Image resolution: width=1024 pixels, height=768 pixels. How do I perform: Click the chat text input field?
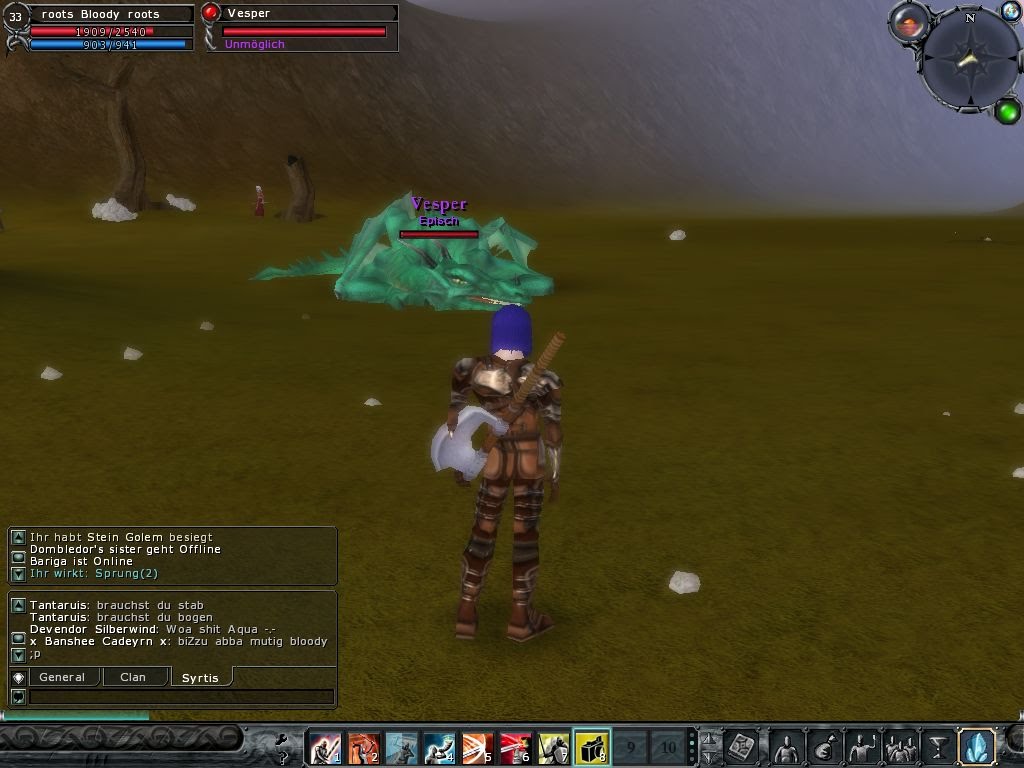coord(181,697)
